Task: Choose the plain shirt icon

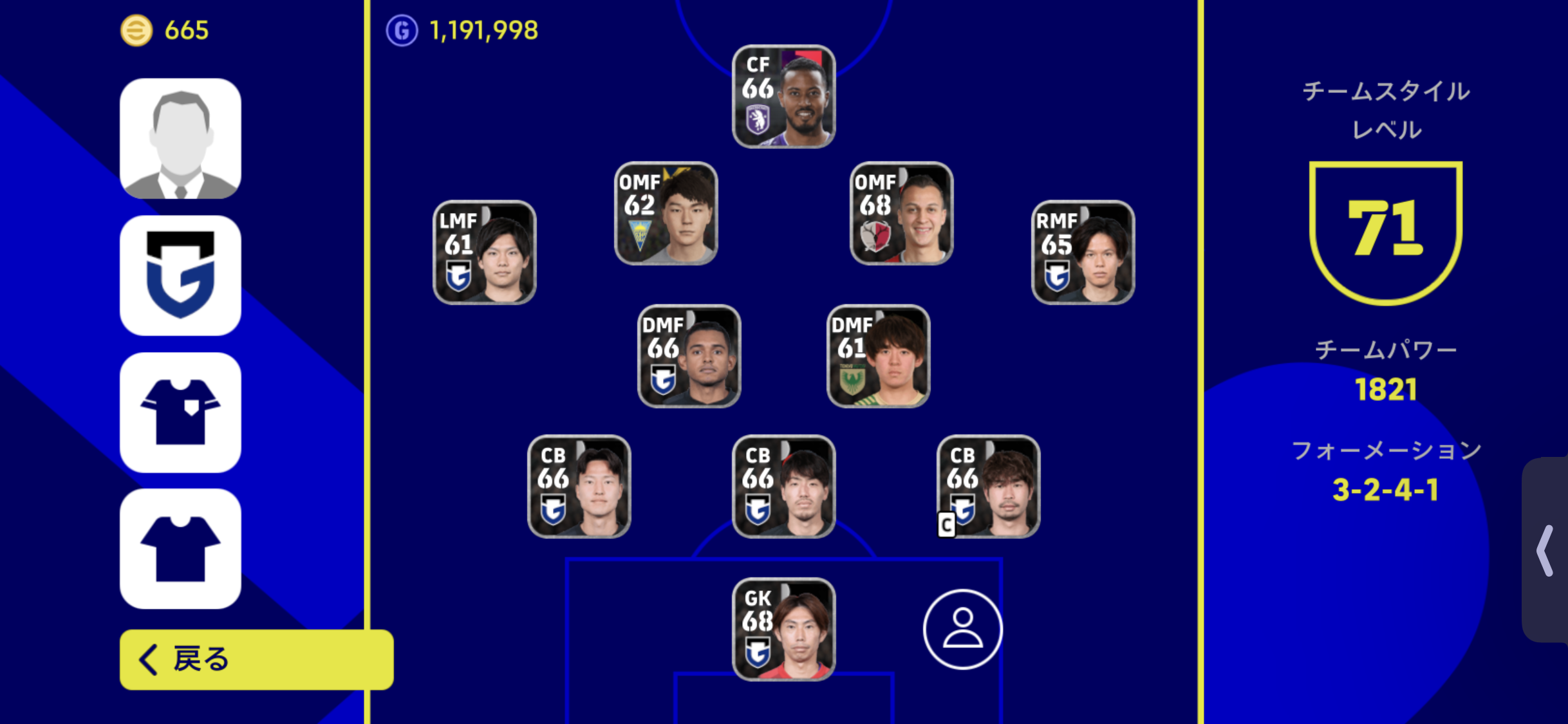Action: pyautogui.click(x=180, y=549)
